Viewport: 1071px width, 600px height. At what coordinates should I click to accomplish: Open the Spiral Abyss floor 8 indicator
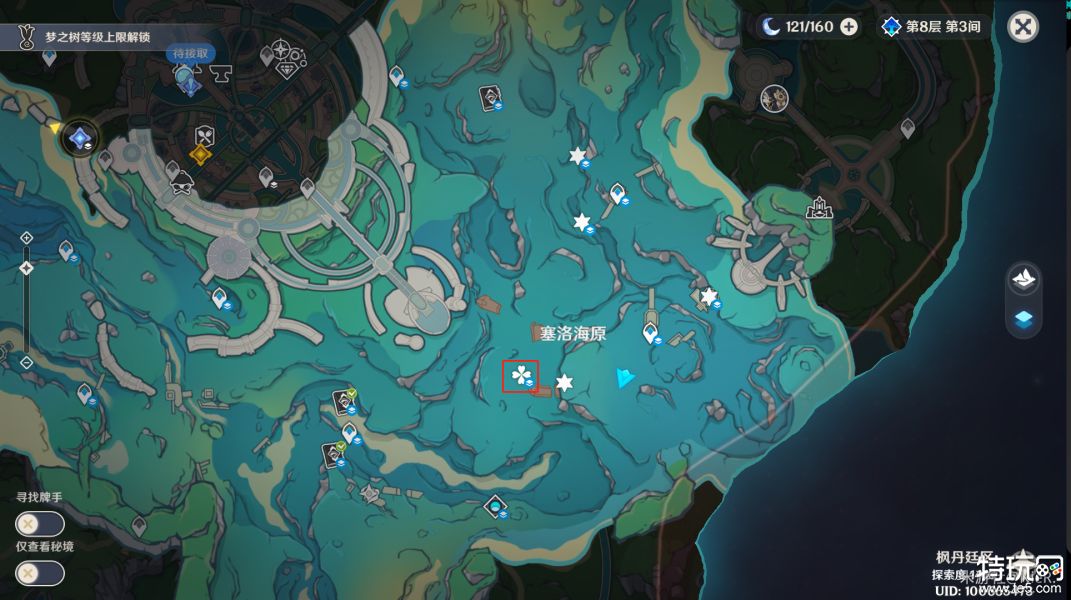932,27
